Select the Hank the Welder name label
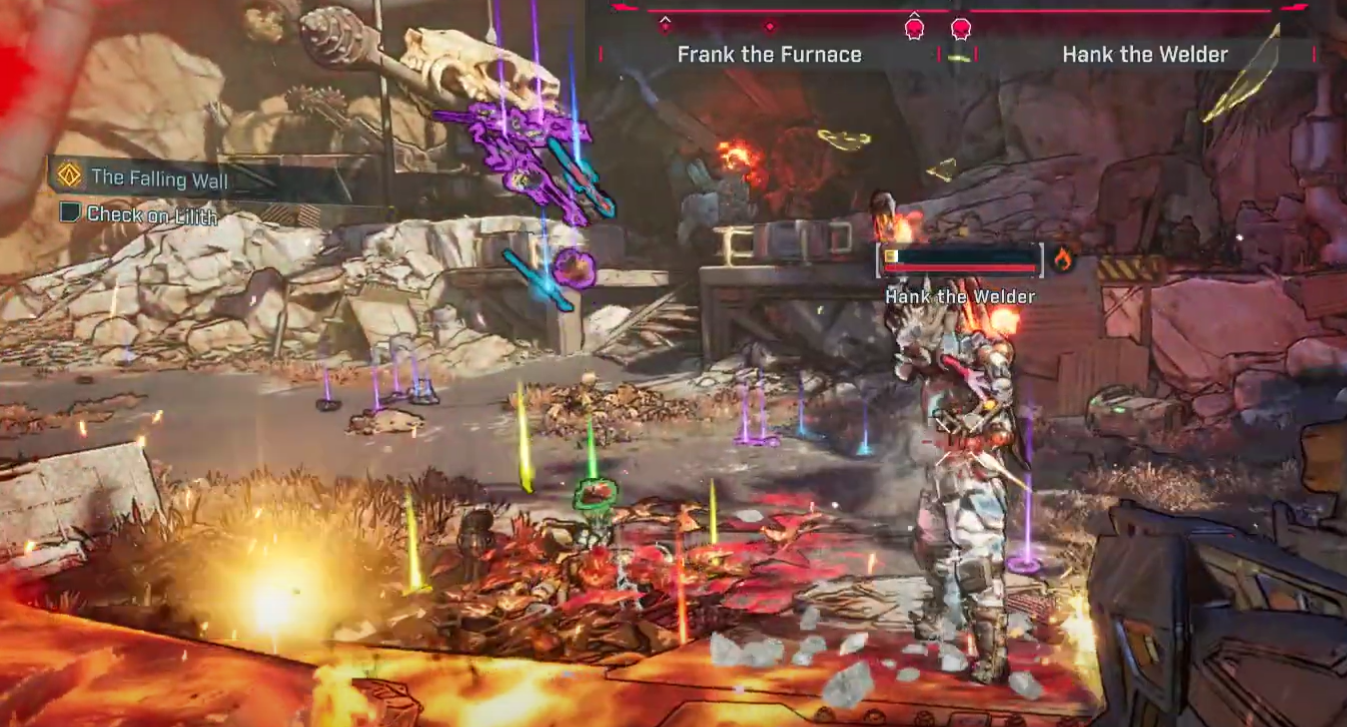Image resolution: width=1347 pixels, height=727 pixels. [x=1146, y=55]
